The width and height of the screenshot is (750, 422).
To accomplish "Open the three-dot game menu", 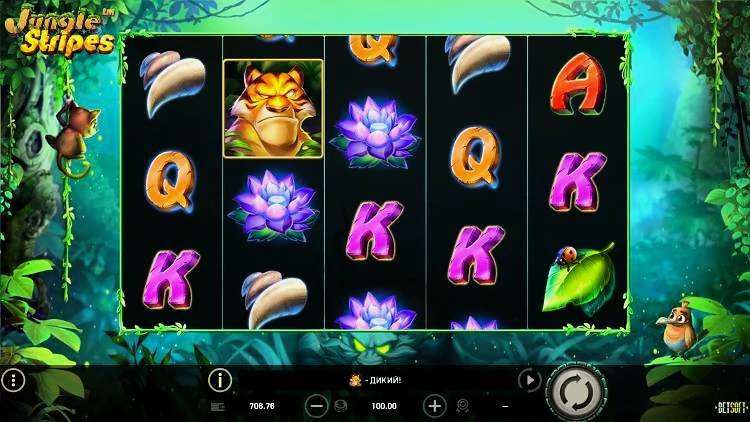I will click(13, 380).
